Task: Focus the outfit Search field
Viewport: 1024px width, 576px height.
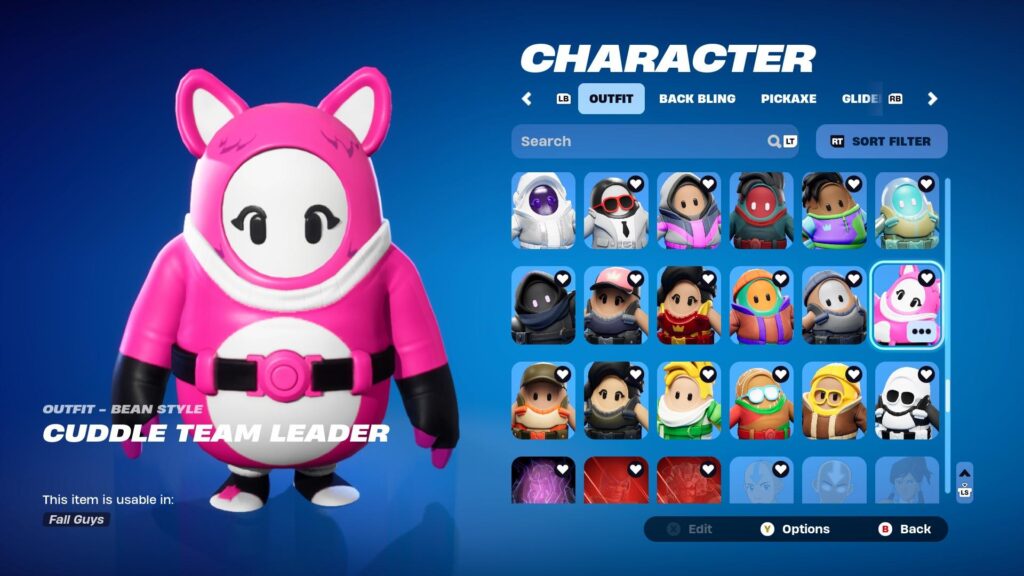Action: point(640,141)
